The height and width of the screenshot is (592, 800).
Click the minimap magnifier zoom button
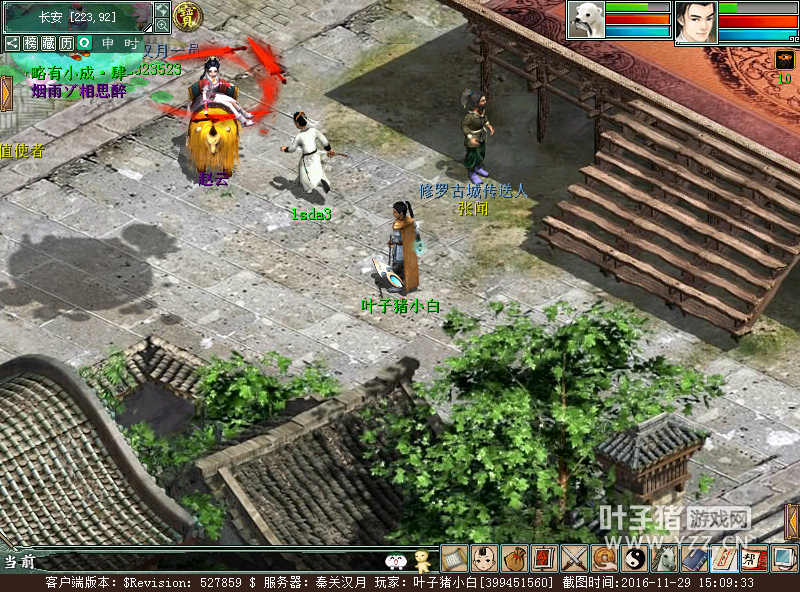pyautogui.click(x=162, y=25)
